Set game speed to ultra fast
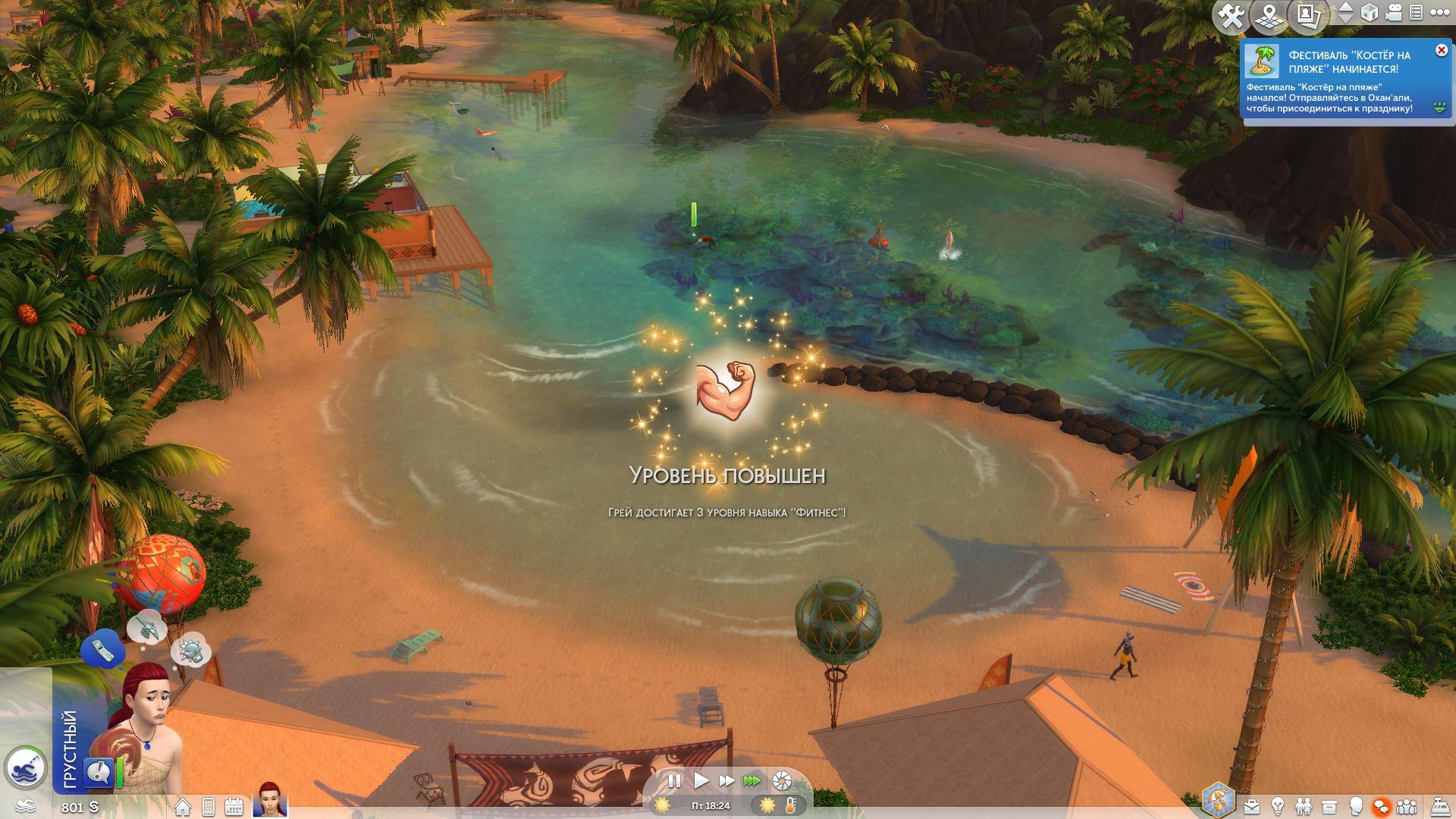 pyautogui.click(x=752, y=780)
